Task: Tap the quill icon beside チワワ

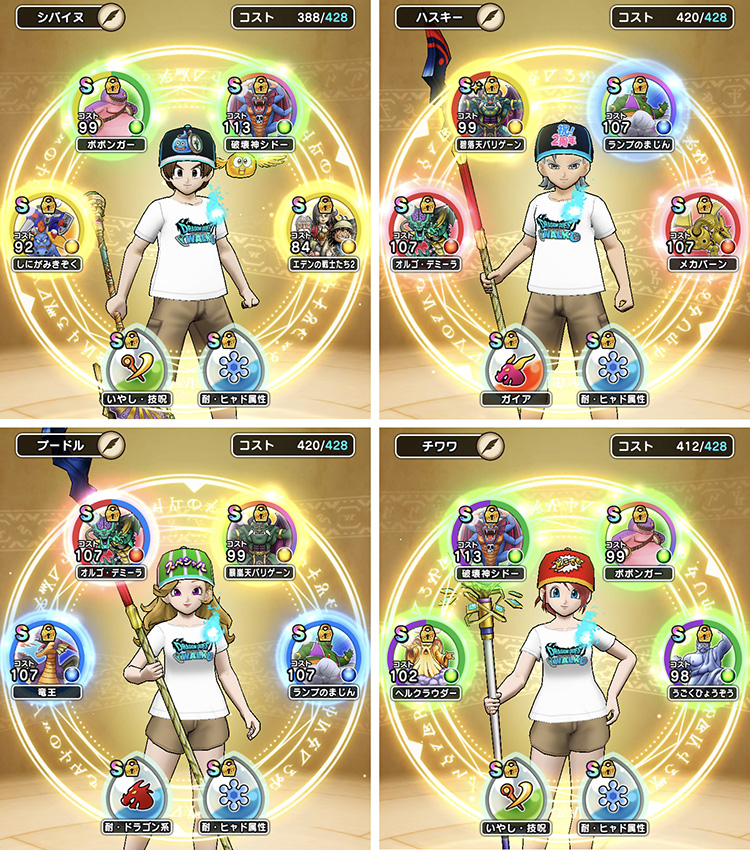Action: pyautogui.click(x=489, y=444)
